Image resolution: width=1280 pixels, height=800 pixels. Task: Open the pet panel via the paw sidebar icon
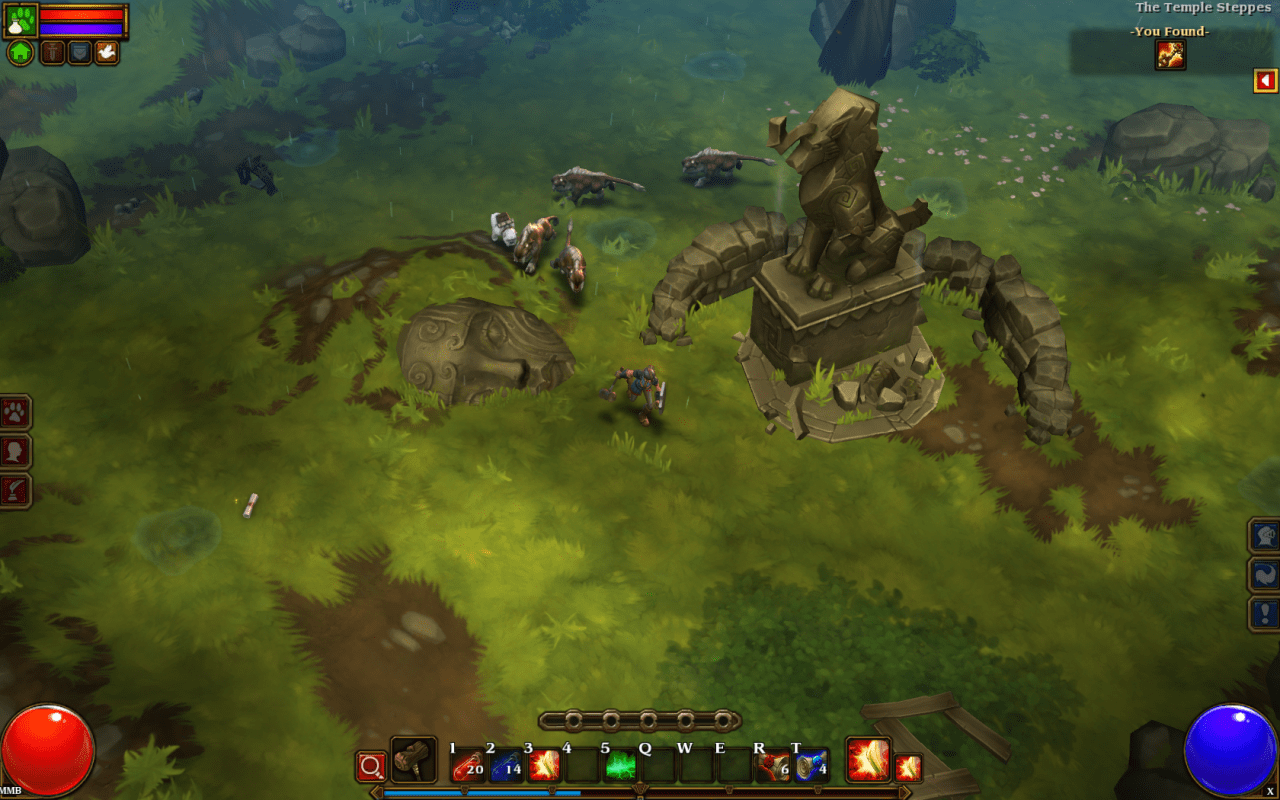tap(12, 410)
